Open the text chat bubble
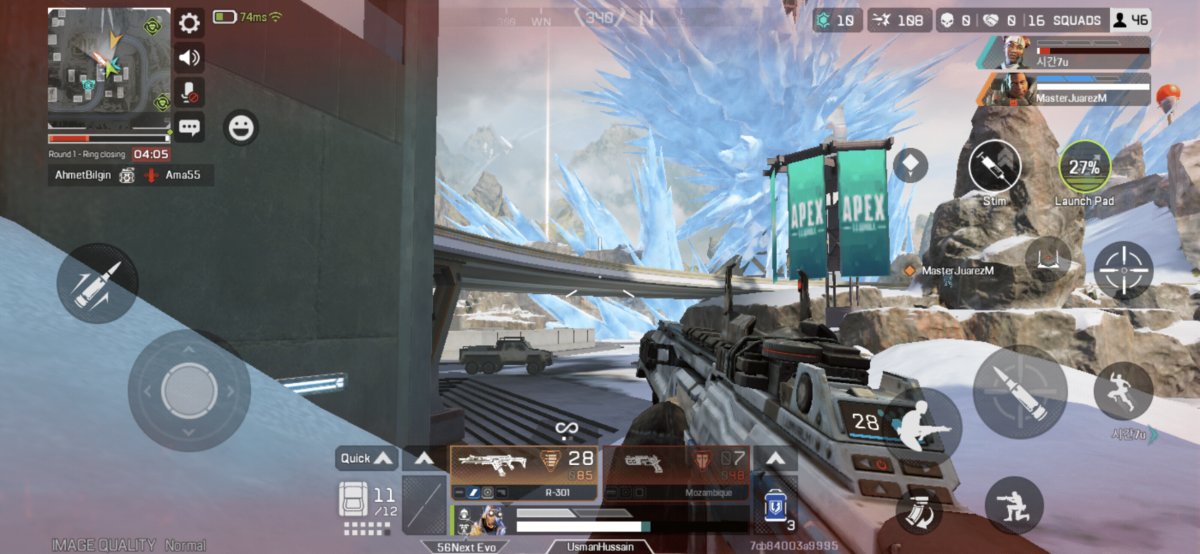The height and width of the screenshot is (554, 1200). click(x=189, y=127)
